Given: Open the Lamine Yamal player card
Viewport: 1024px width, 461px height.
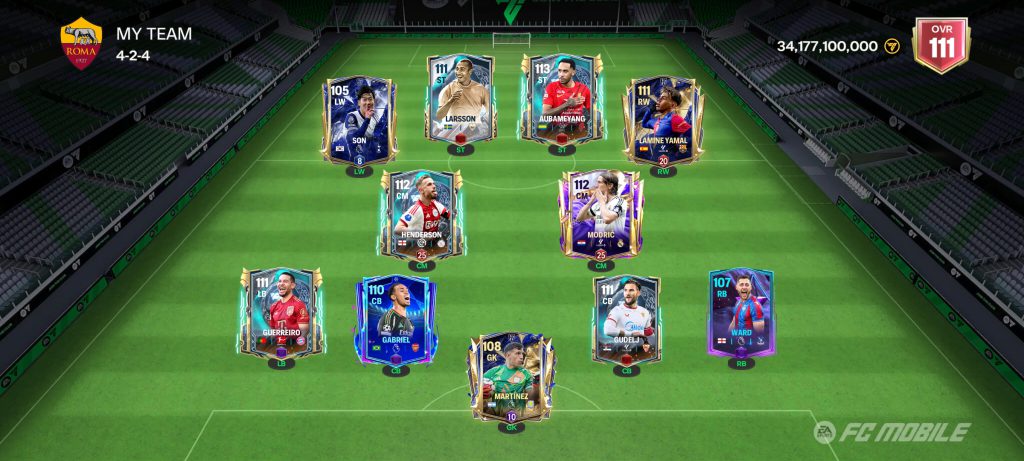Looking at the screenshot, I should 661,122.
